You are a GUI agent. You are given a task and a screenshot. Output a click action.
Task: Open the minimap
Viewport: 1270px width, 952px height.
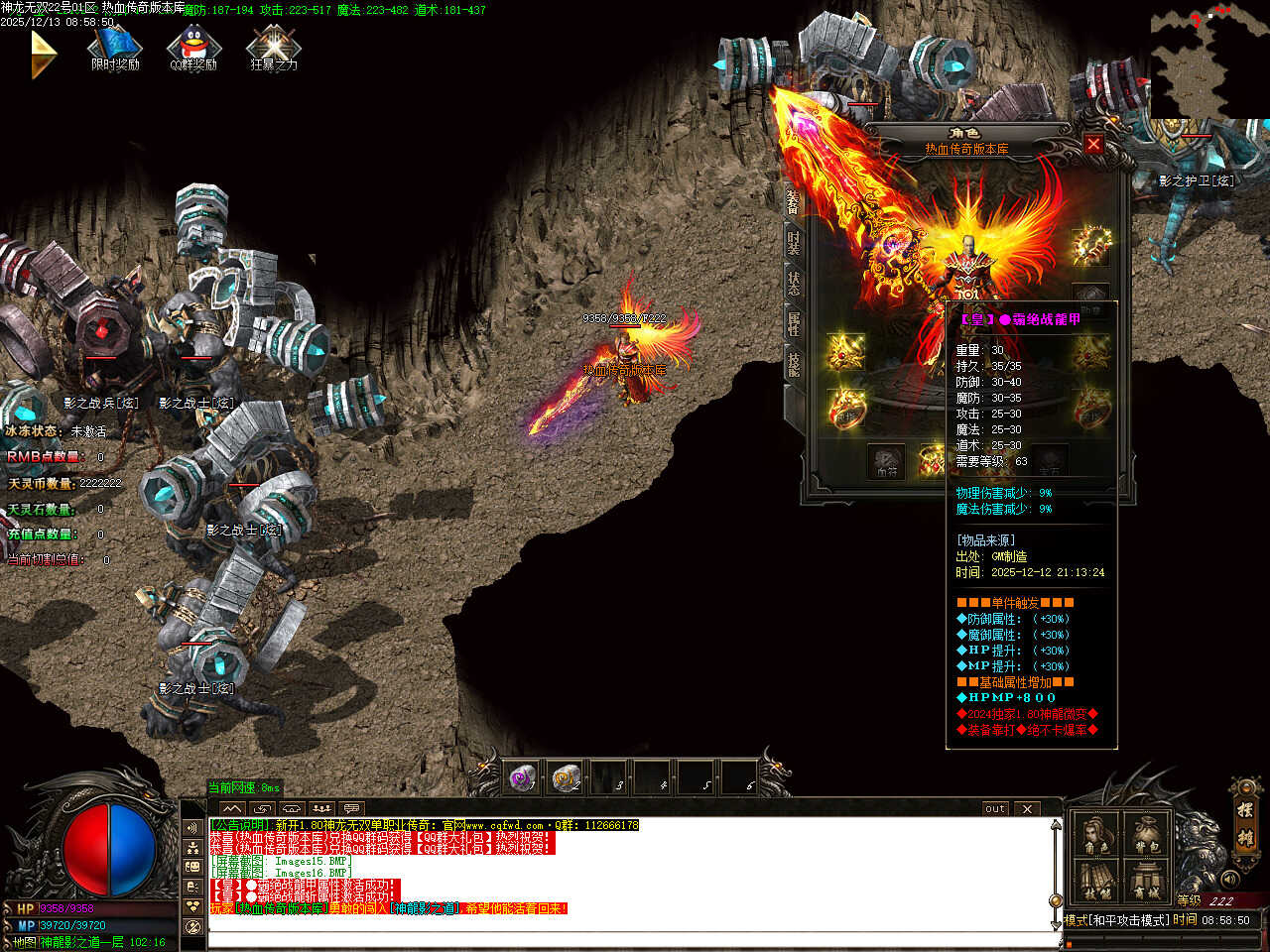1207,61
